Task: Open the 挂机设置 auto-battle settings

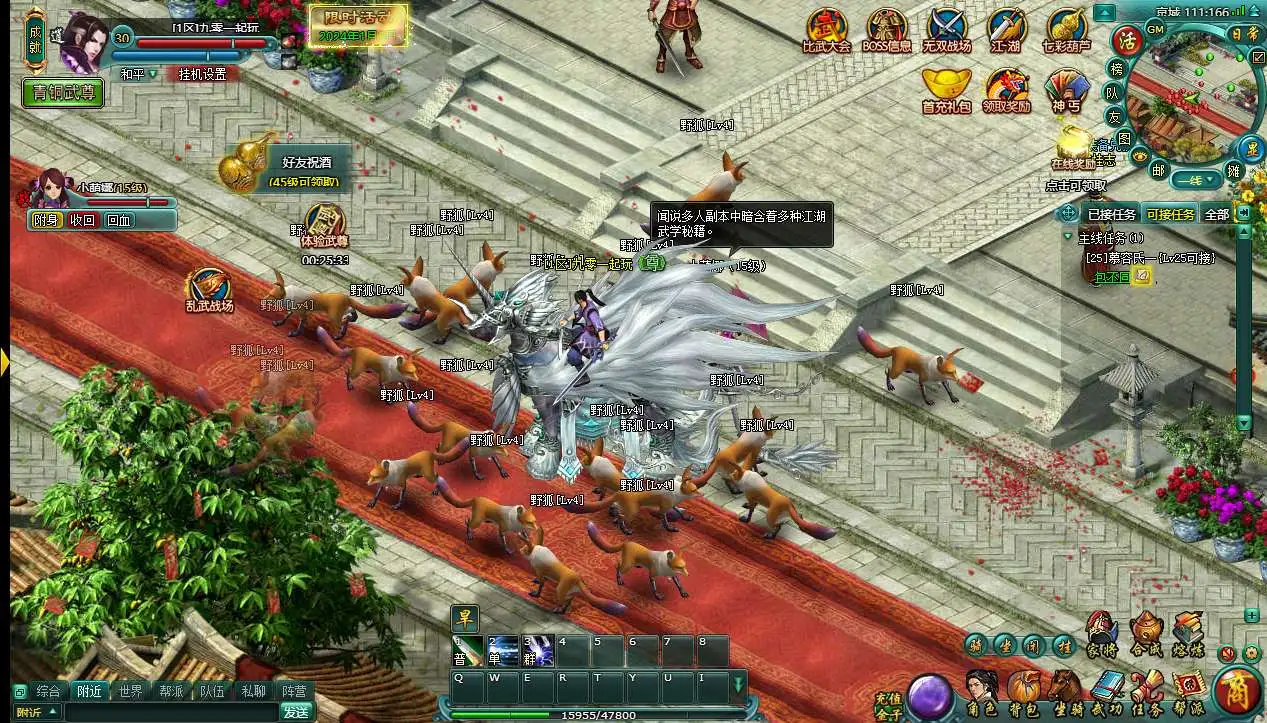Action: point(202,74)
